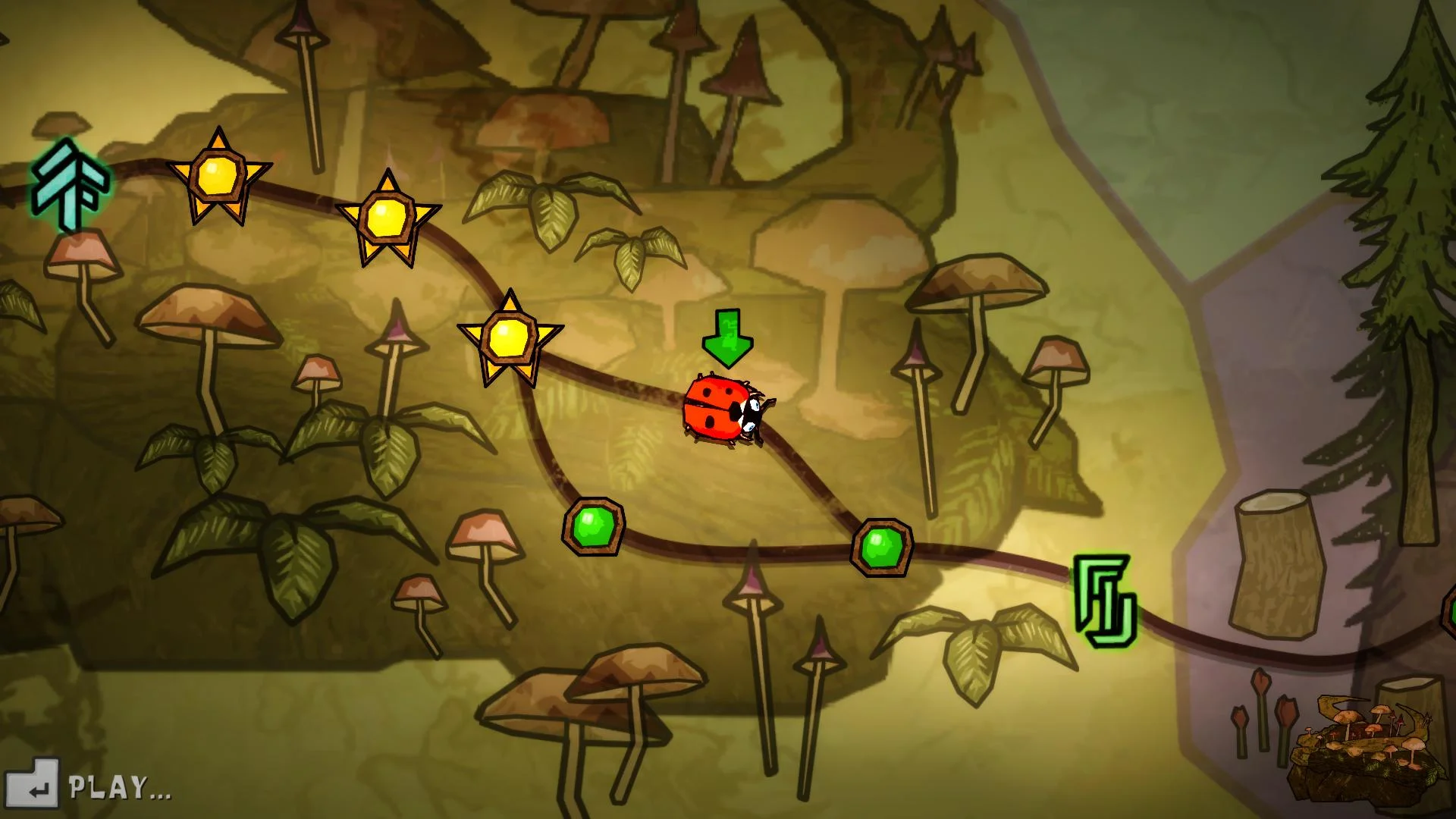1456x819 pixels.
Task: Click the green down arrow above the ladybug
Action: pos(726,337)
